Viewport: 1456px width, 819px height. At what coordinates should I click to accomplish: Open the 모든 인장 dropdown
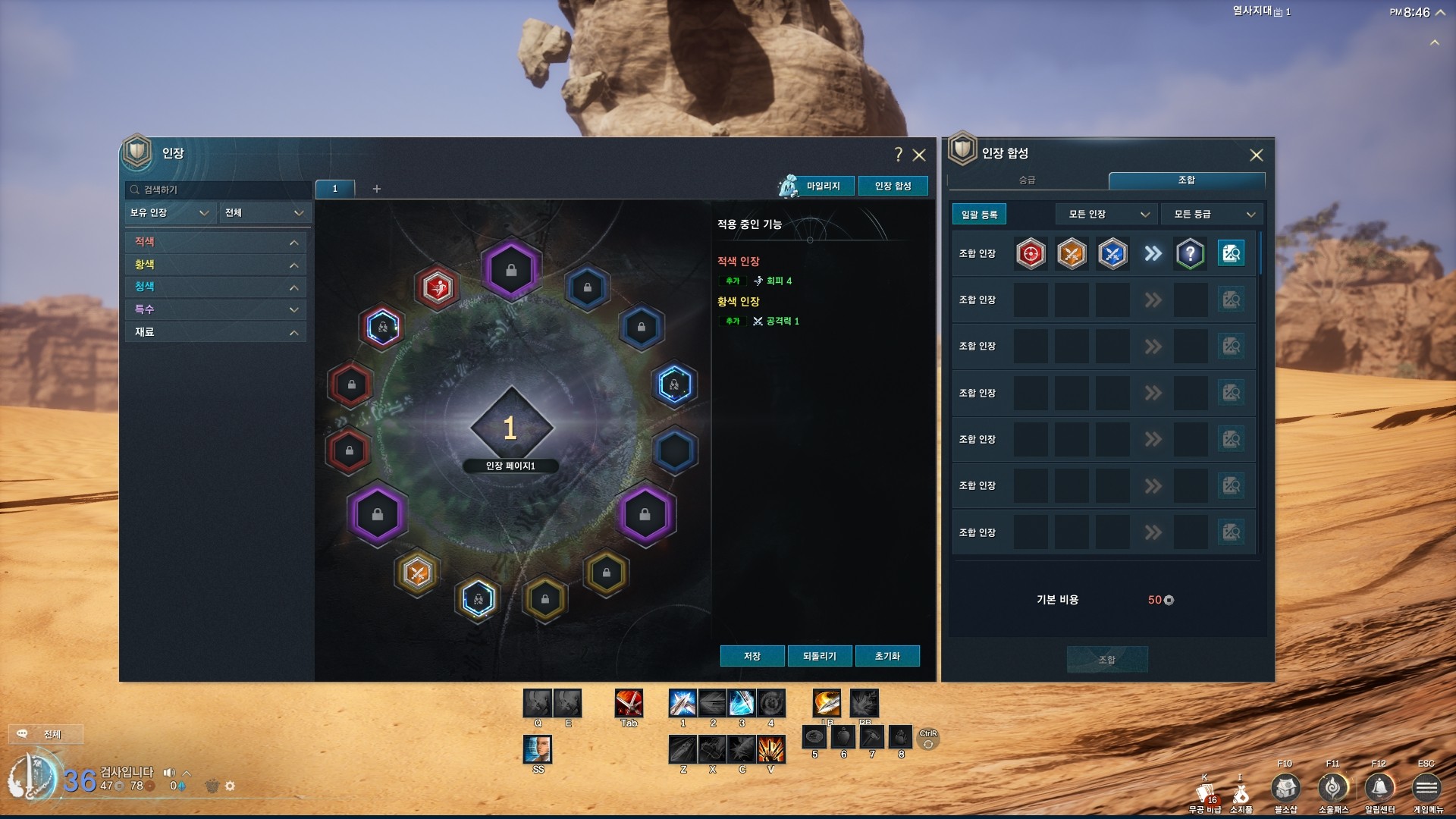(1106, 215)
